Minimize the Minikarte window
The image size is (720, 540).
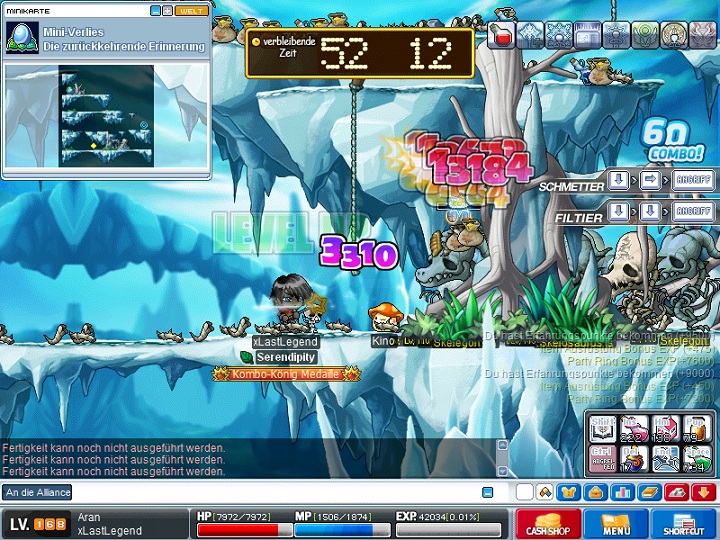point(155,11)
